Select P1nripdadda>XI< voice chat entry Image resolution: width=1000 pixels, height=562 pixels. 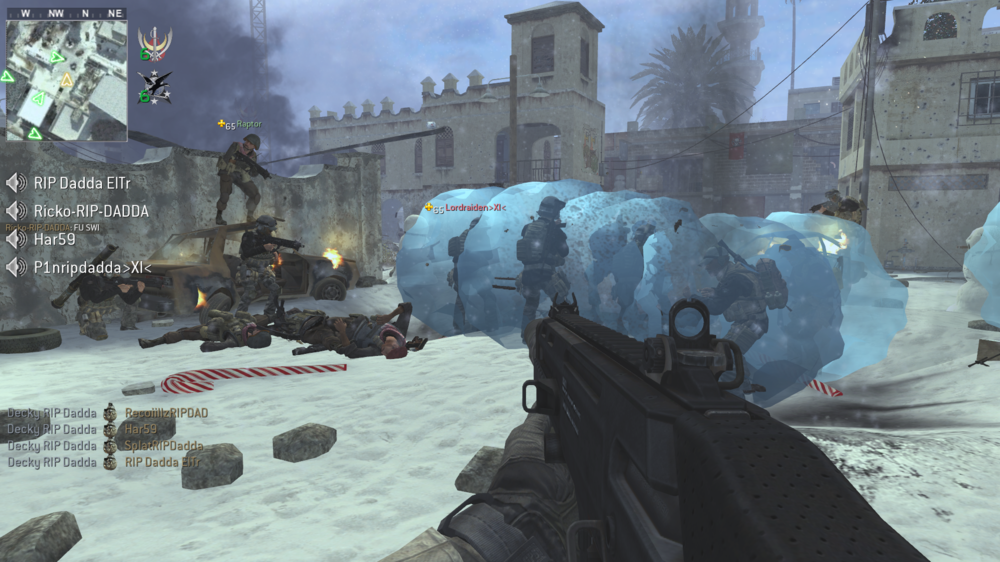92,268
